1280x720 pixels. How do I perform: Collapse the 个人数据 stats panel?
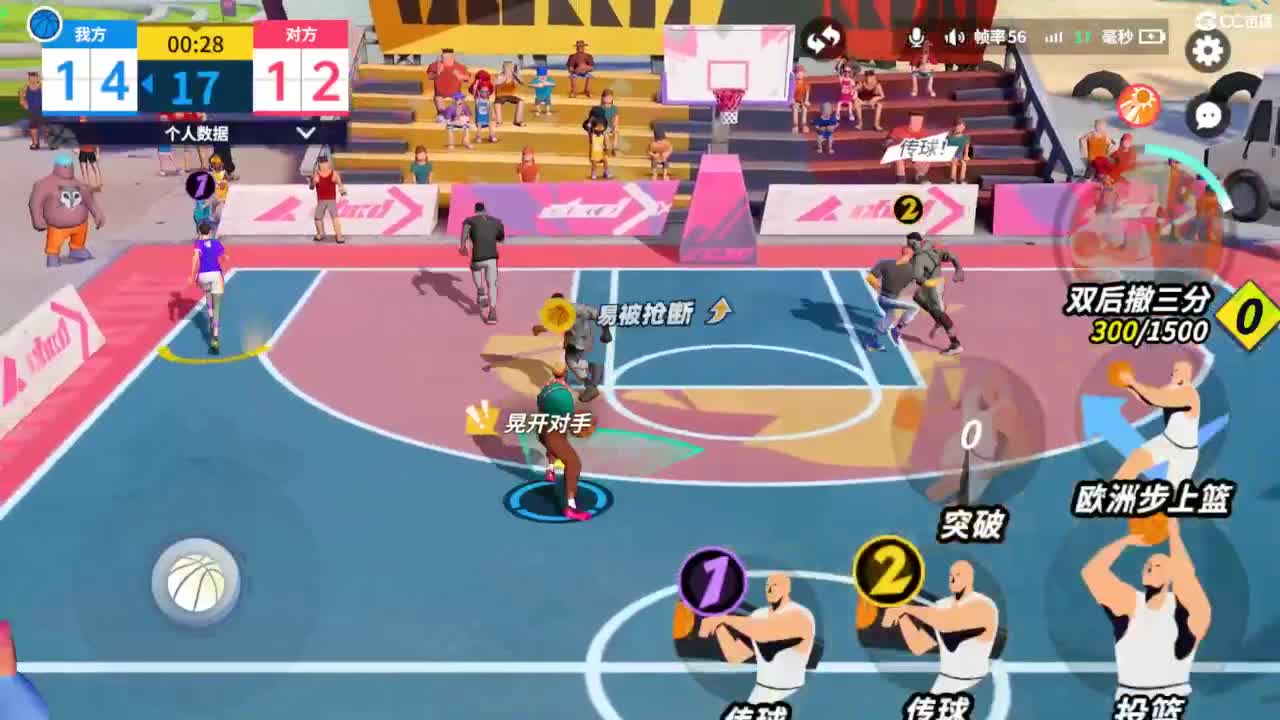(x=198, y=135)
